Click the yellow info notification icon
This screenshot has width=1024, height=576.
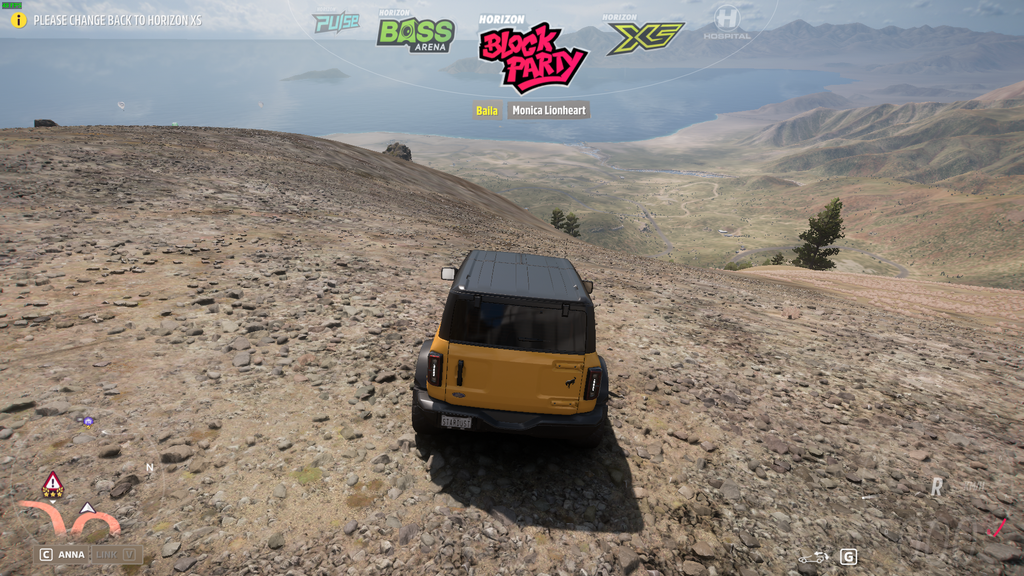tap(18, 20)
